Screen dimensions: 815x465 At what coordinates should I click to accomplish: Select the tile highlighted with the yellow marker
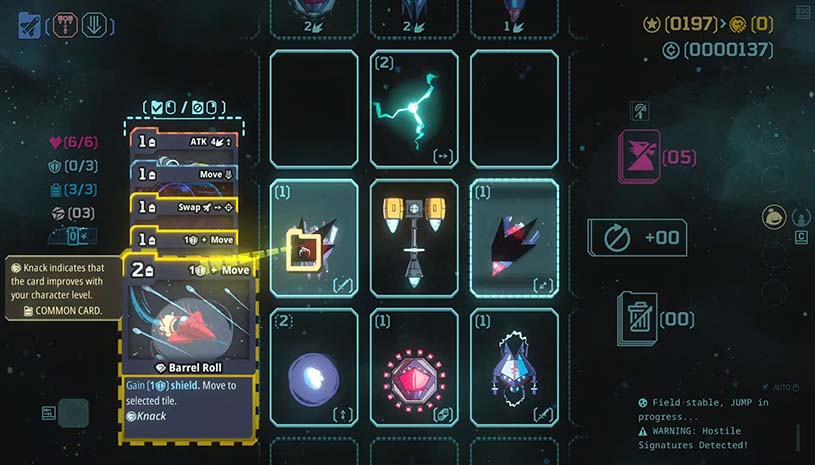click(x=314, y=238)
